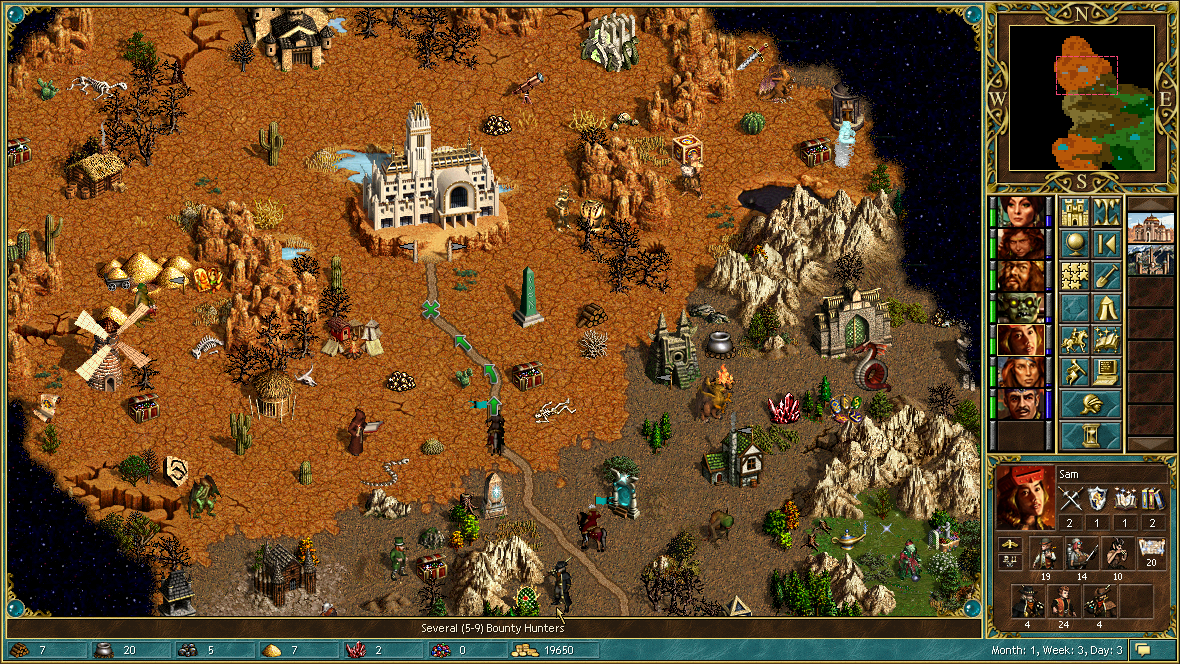
Task: Open the Kingdom Overview castle button
Action: (x=1074, y=212)
